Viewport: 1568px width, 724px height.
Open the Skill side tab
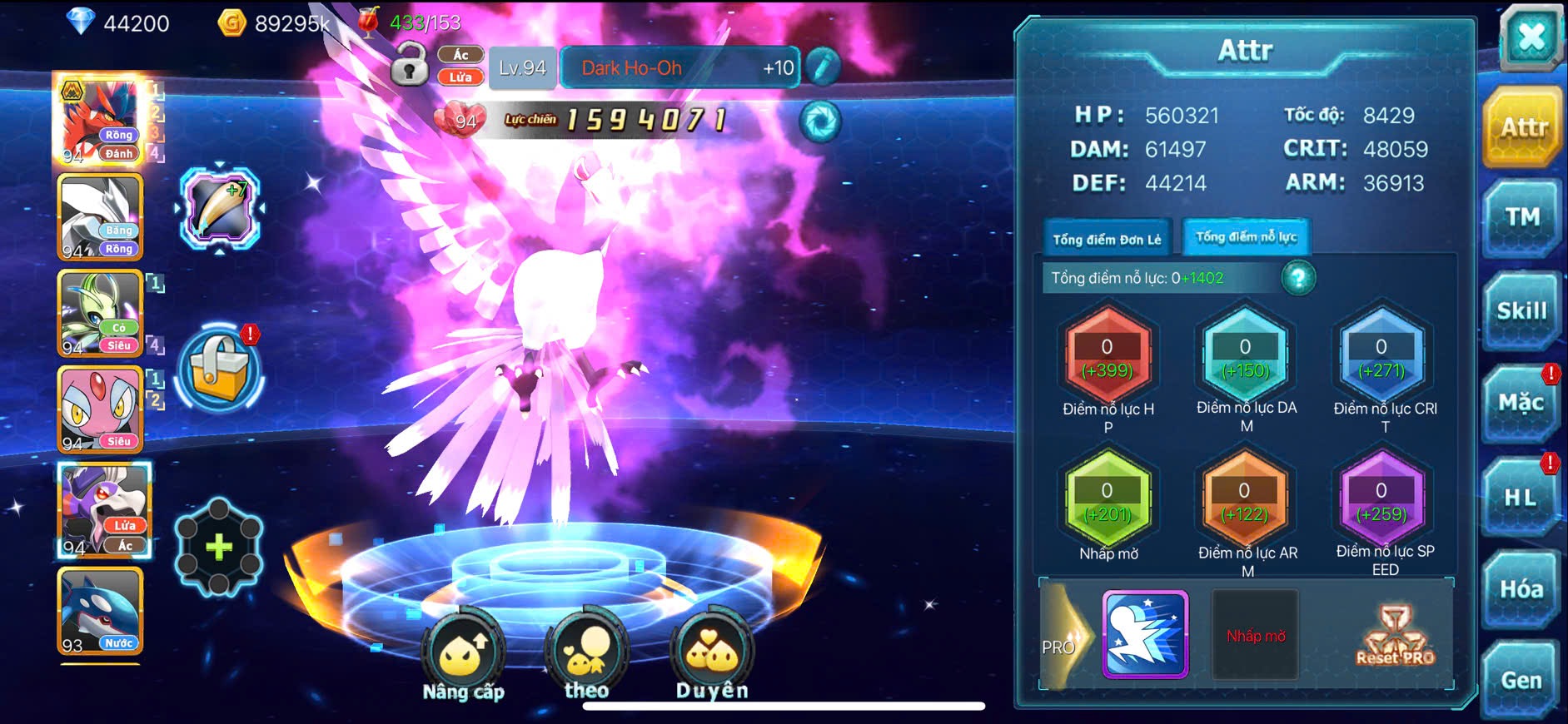click(1521, 311)
